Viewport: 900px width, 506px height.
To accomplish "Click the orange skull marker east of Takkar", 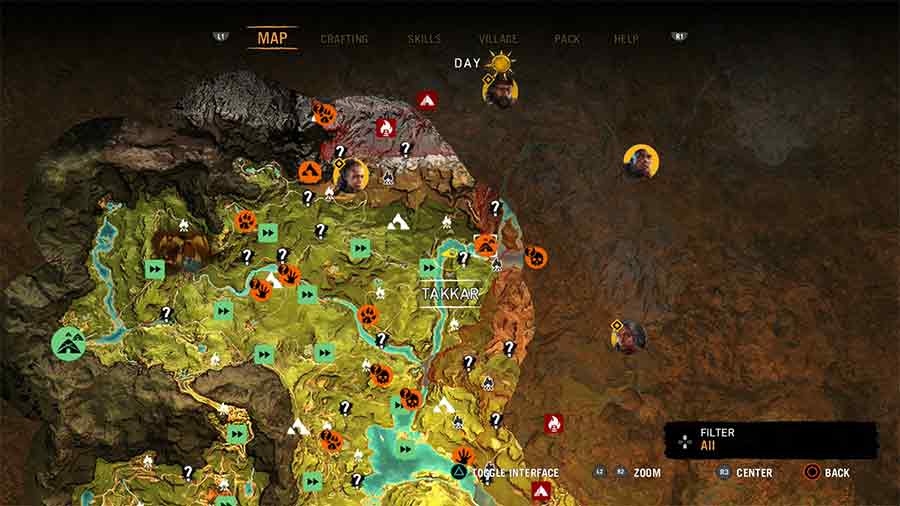I will [x=536, y=257].
